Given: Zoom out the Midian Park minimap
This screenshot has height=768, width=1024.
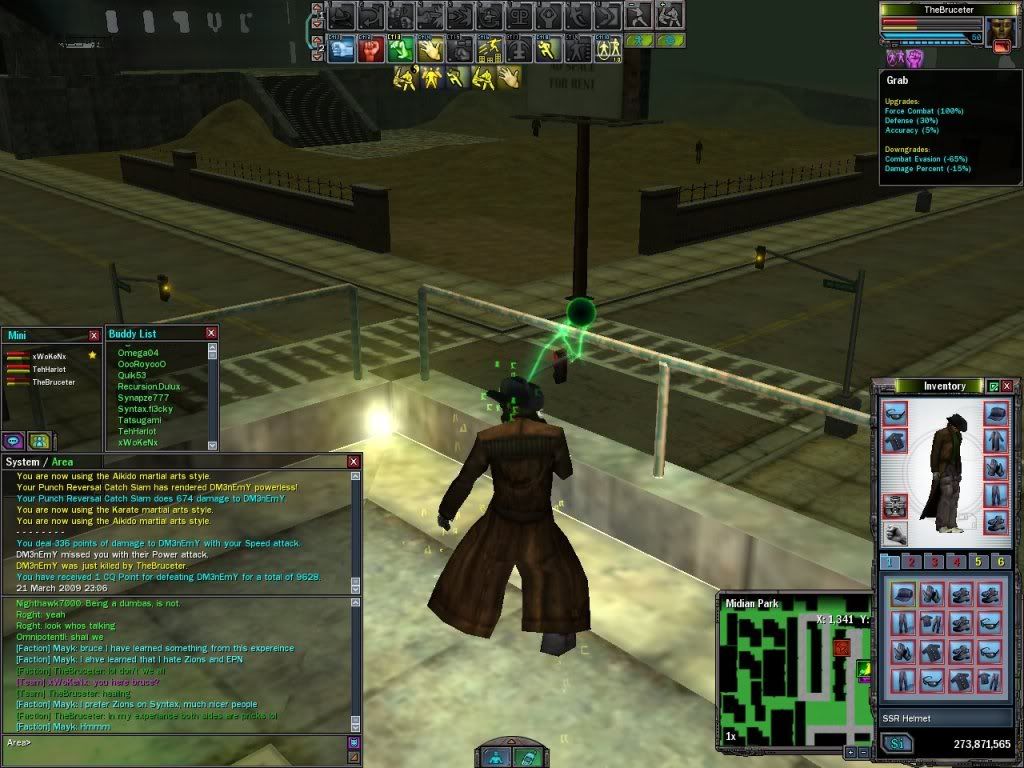Looking at the screenshot, I should [x=863, y=751].
